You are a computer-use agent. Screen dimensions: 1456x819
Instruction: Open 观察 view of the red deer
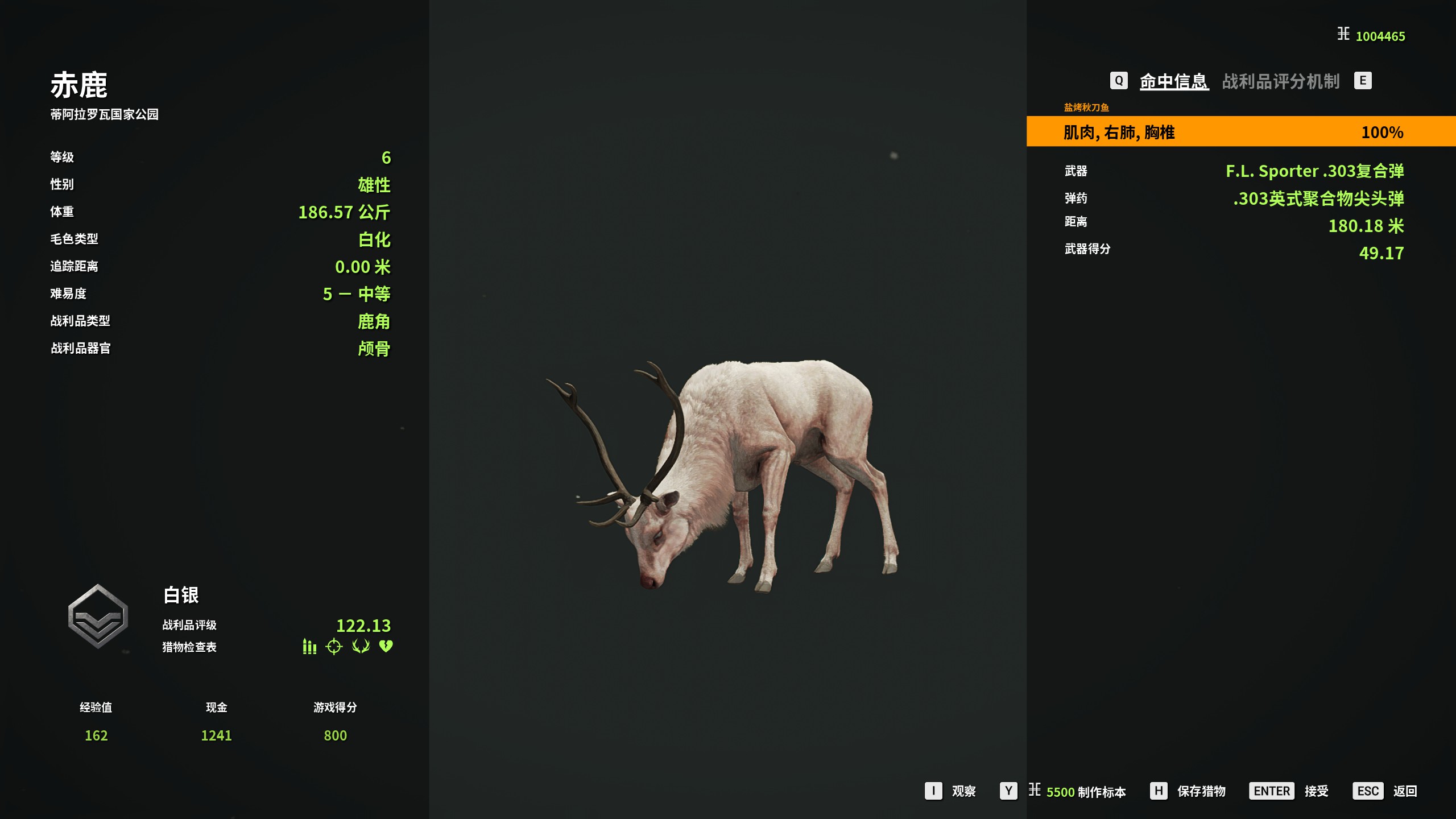click(963, 791)
